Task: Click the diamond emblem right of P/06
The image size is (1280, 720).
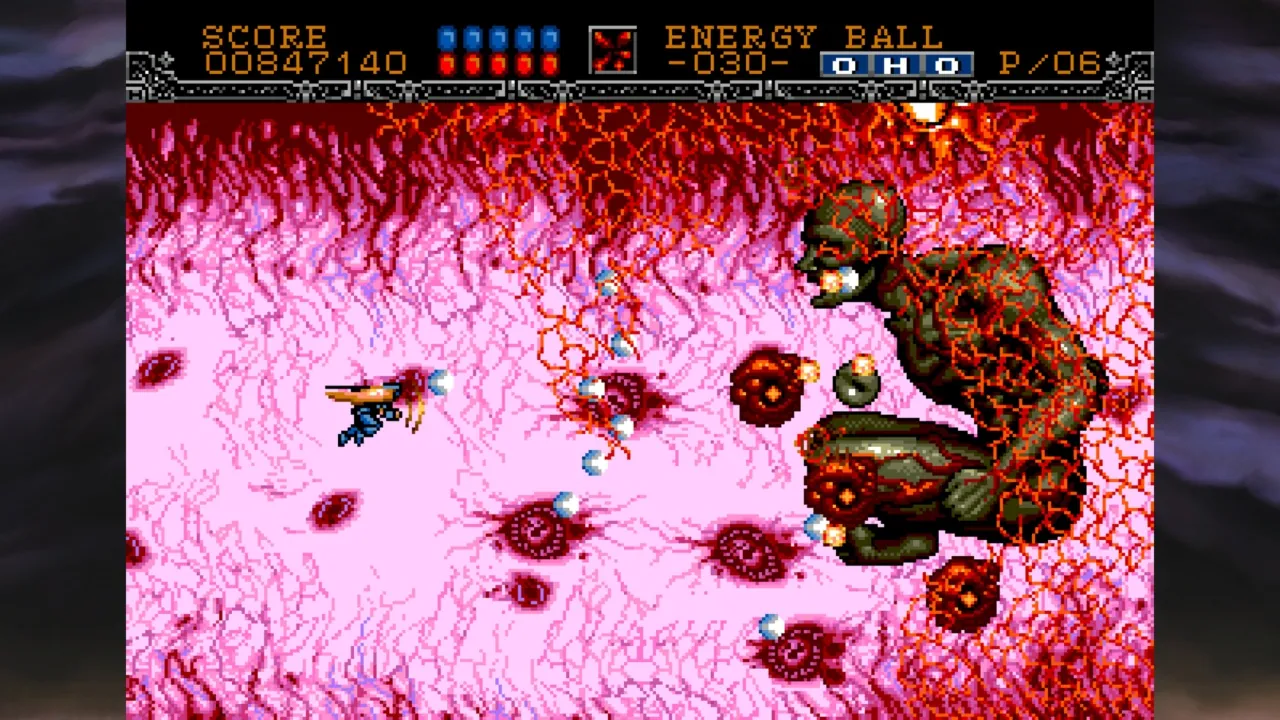Action: (x=1116, y=60)
